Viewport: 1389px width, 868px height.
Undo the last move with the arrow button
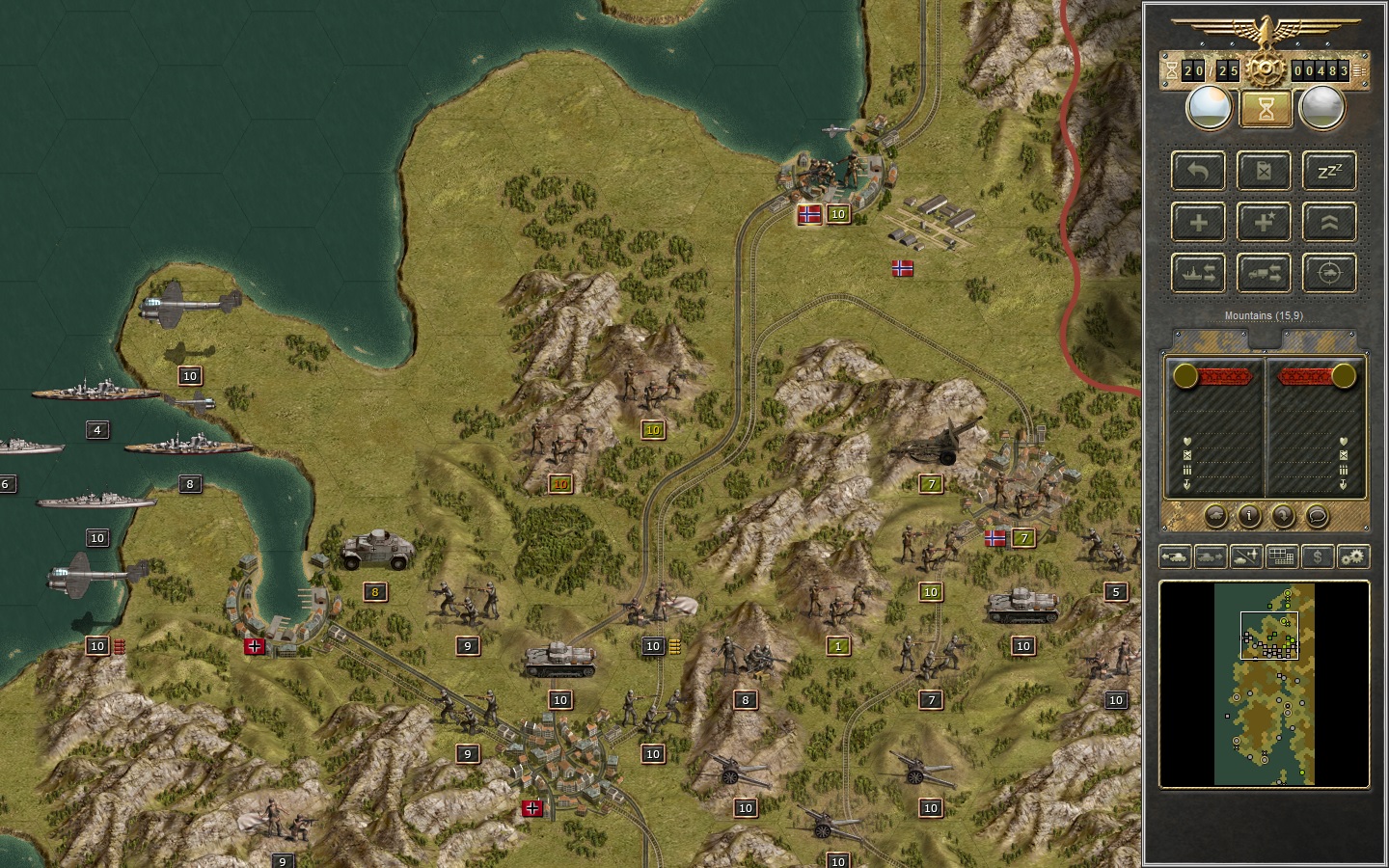tap(1198, 172)
